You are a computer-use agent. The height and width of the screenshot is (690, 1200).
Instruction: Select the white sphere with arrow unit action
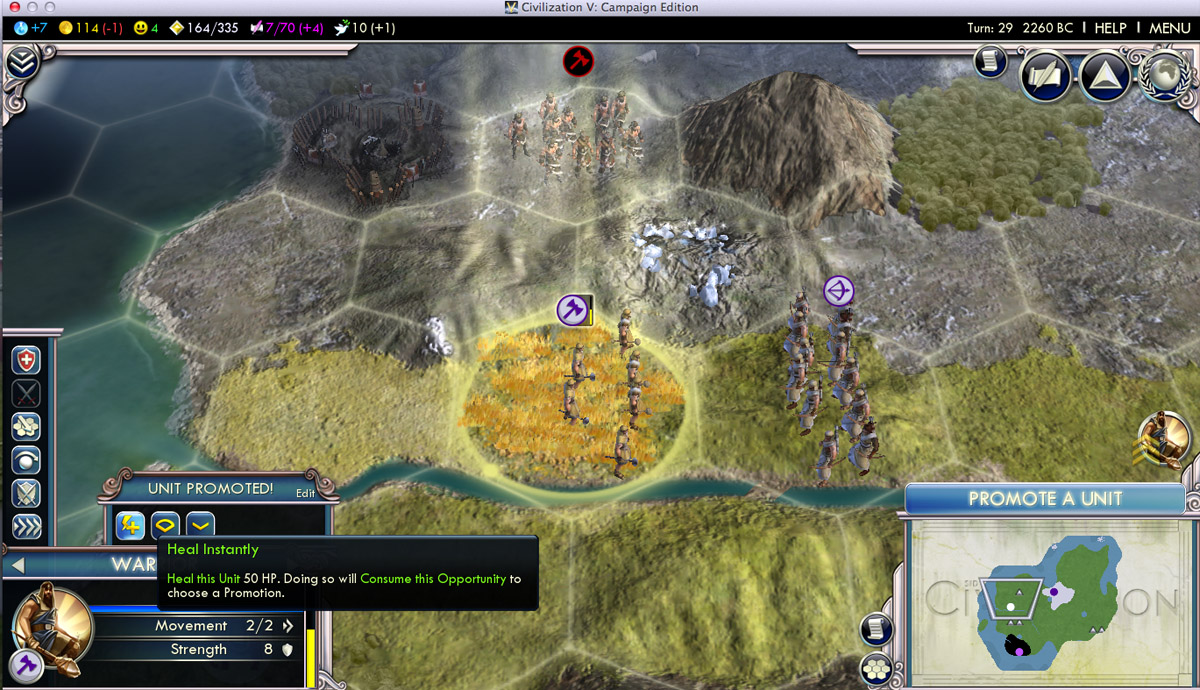[x=26, y=461]
